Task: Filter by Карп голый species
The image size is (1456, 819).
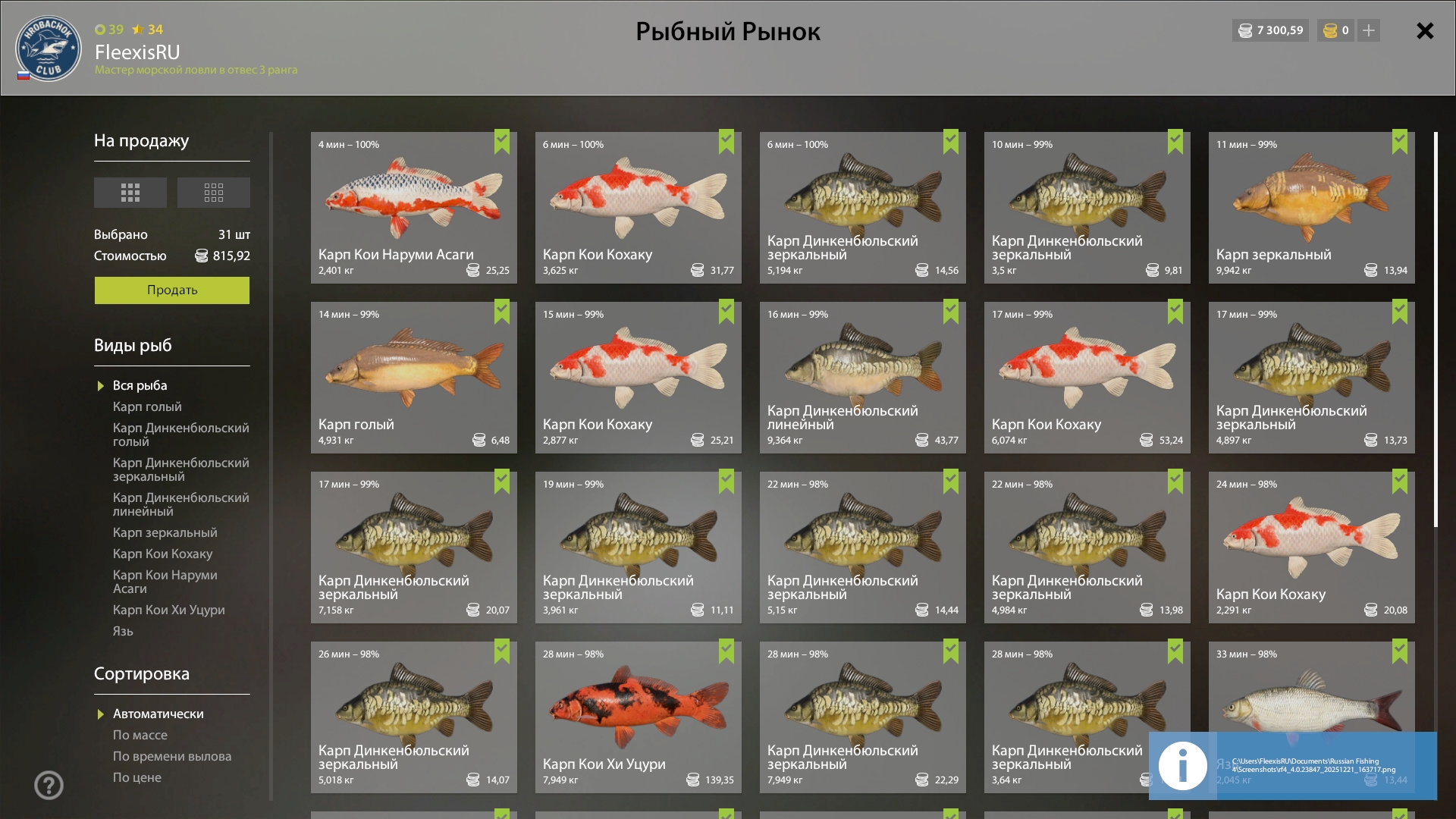Action: (147, 407)
